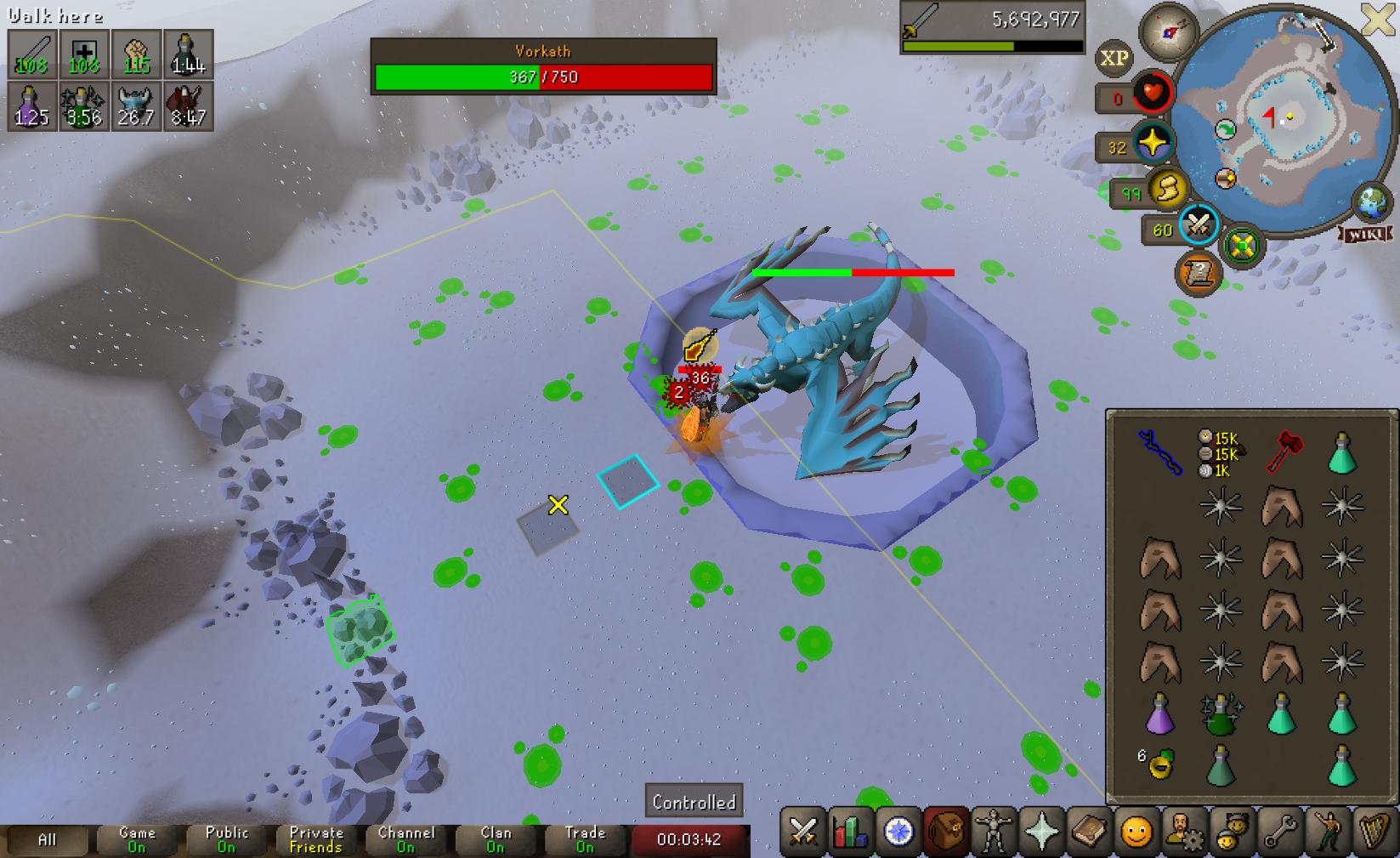Open the harp Music tab
The width and height of the screenshot is (1400, 858).
tap(1374, 832)
